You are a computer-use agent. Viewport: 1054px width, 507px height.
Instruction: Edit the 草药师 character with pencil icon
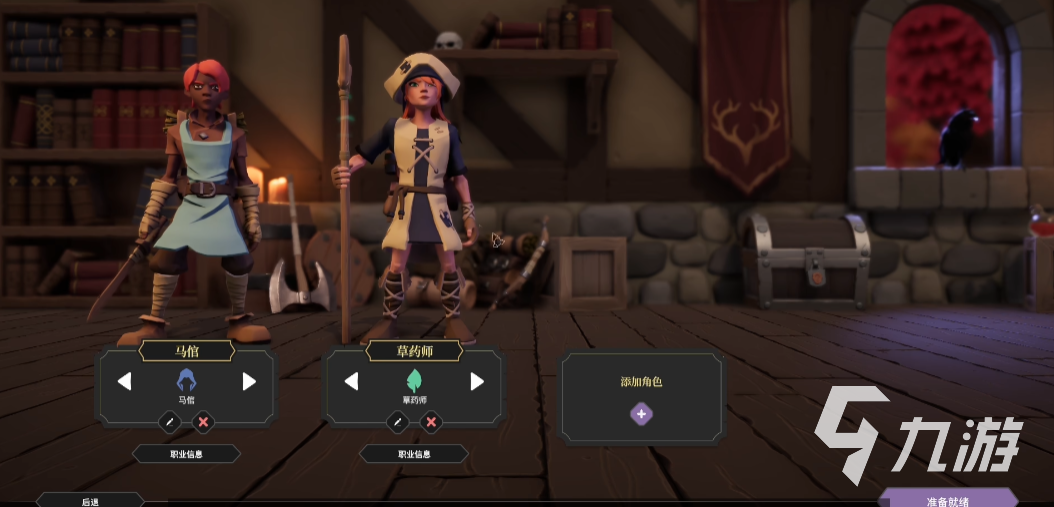[x=398, y=422]
